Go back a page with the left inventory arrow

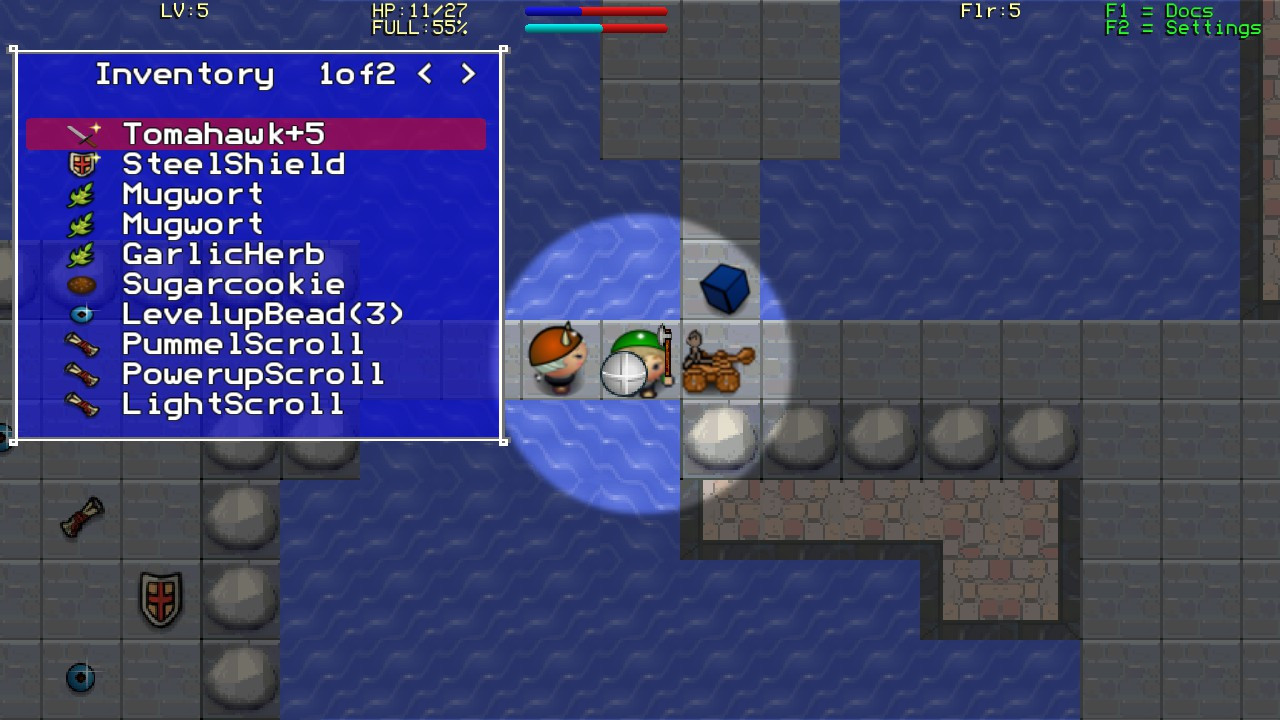pos(424,74)
